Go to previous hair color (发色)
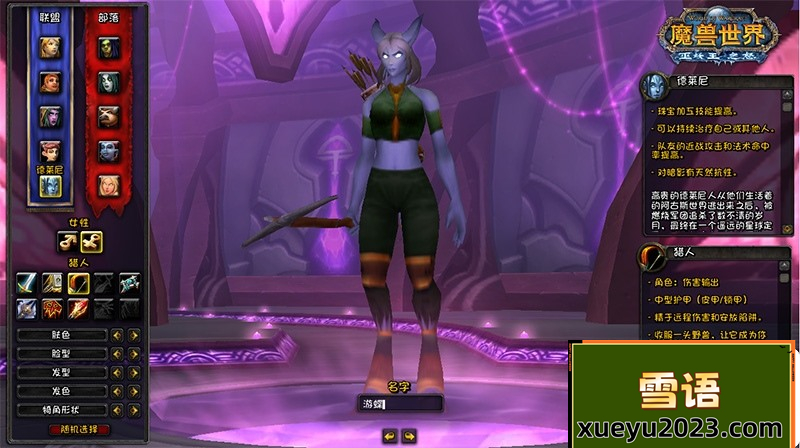 (116, 390)
